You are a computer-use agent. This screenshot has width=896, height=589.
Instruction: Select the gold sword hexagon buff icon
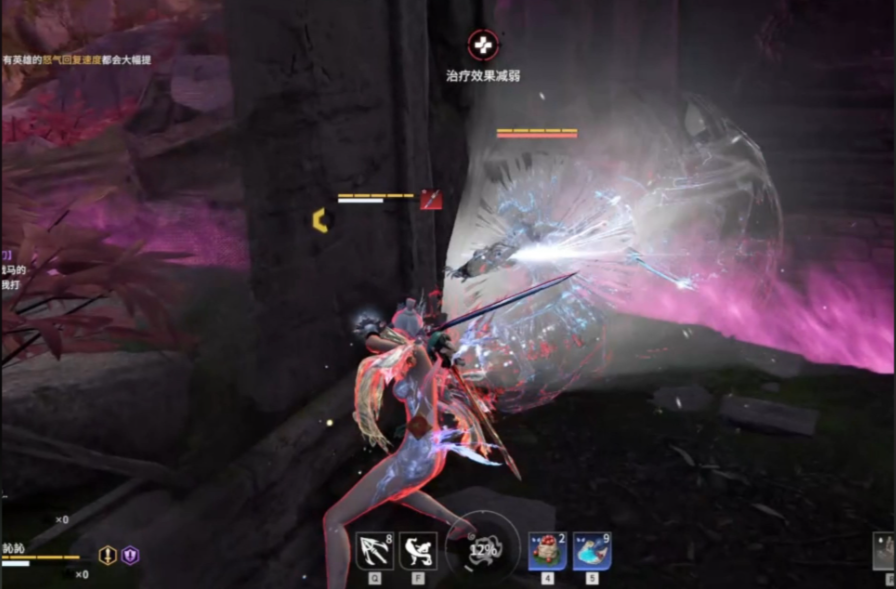click(x=108, y=555)
